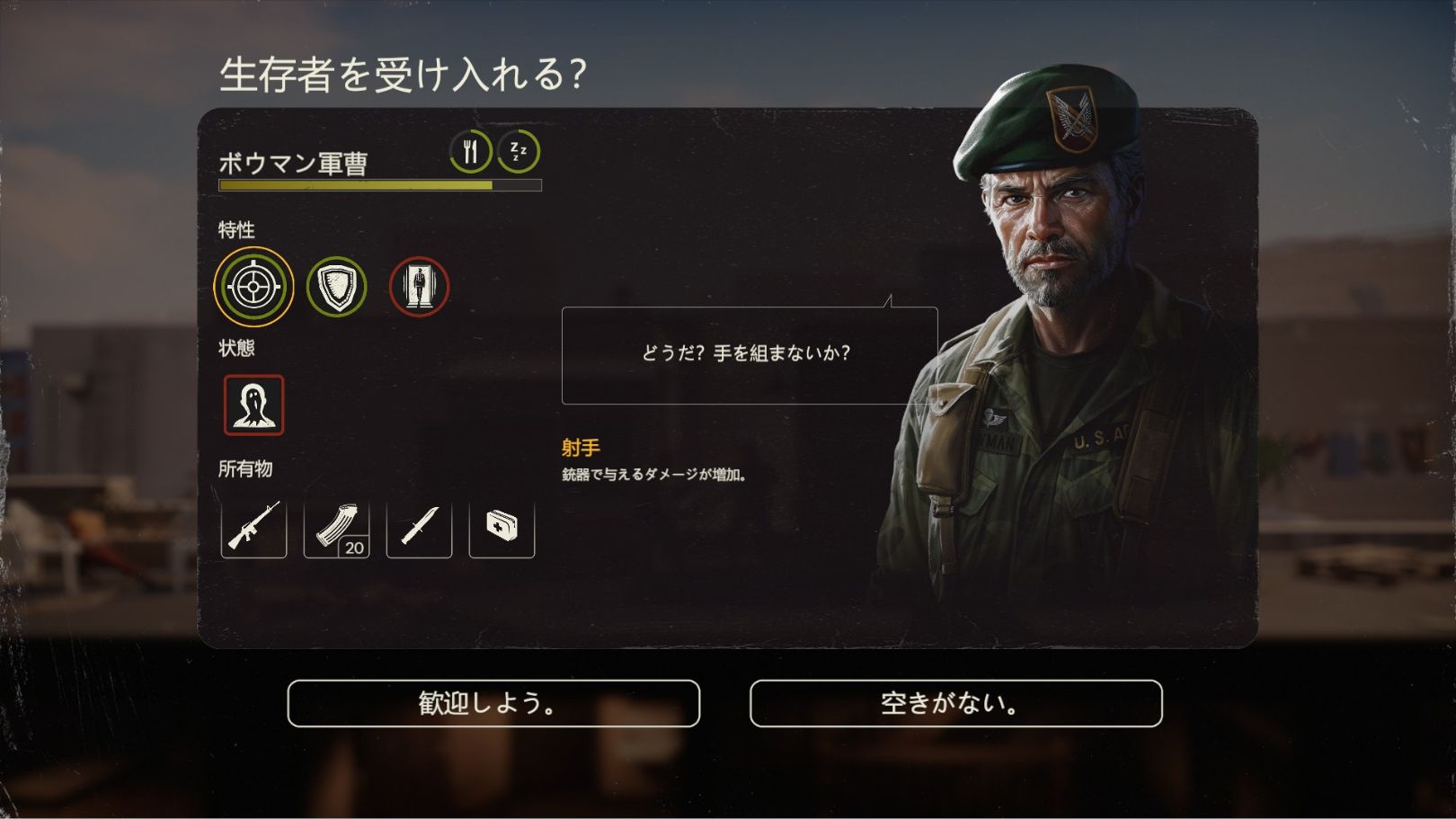The width and height of the screenshot is (1456, 819).
Task: Select the first aid kit slot
Action: pyautogui.click(x=502, y=526)
